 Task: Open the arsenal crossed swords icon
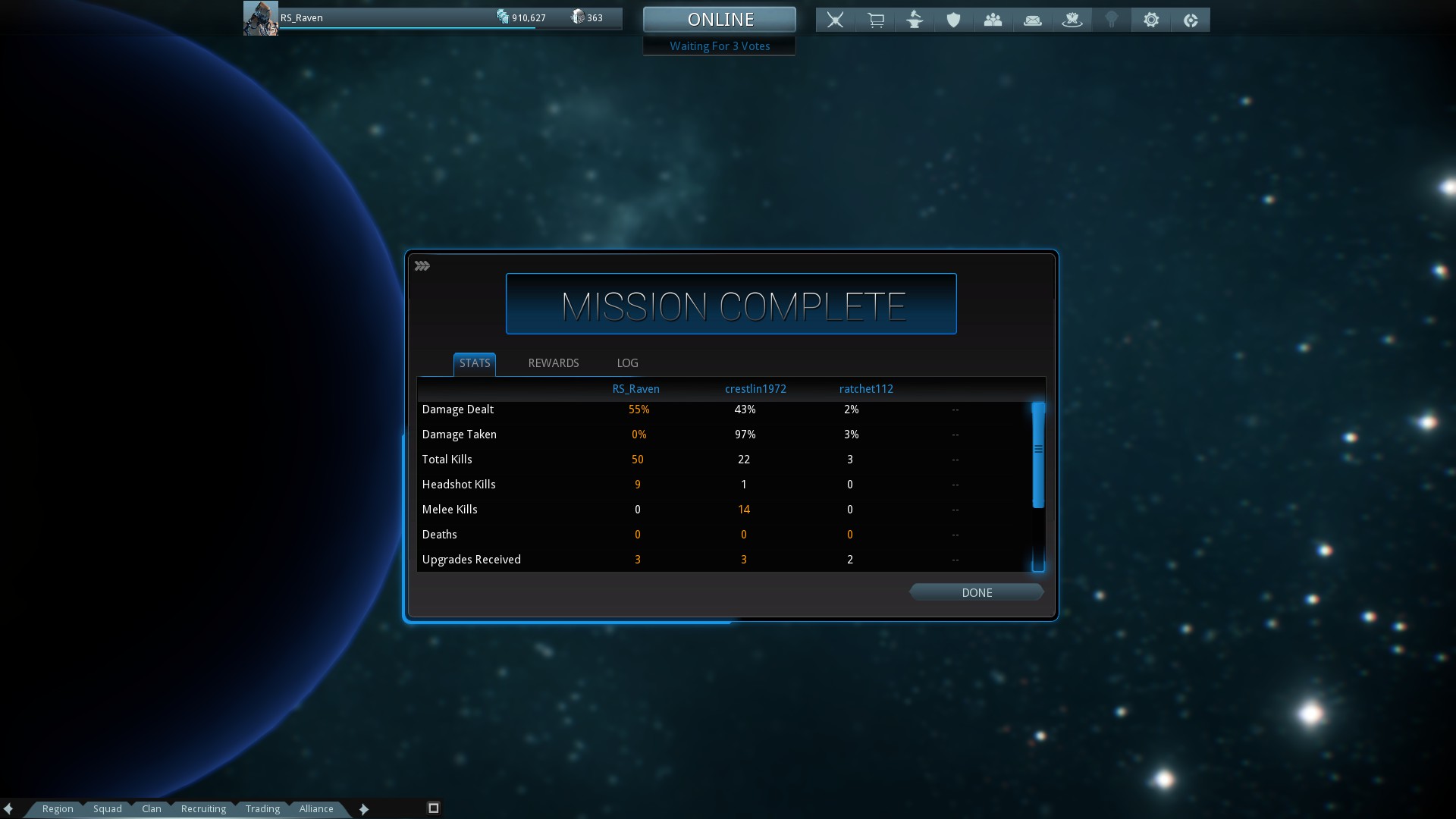tap(835, 20)
